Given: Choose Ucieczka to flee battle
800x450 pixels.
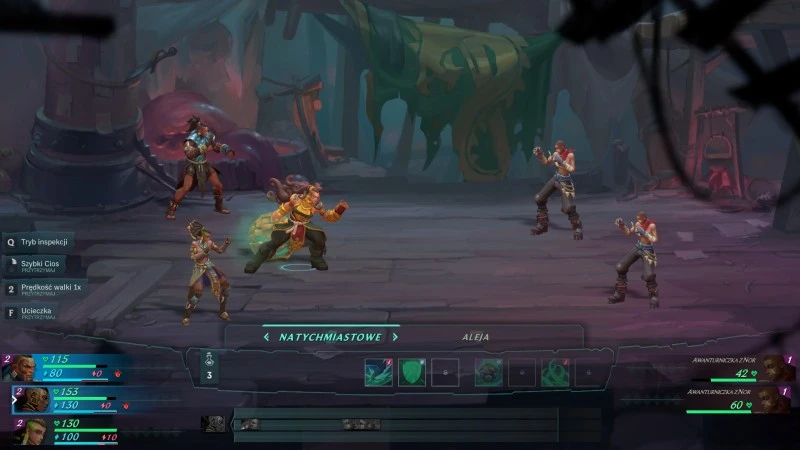Looking at the screenshot, I should point(38,312).
